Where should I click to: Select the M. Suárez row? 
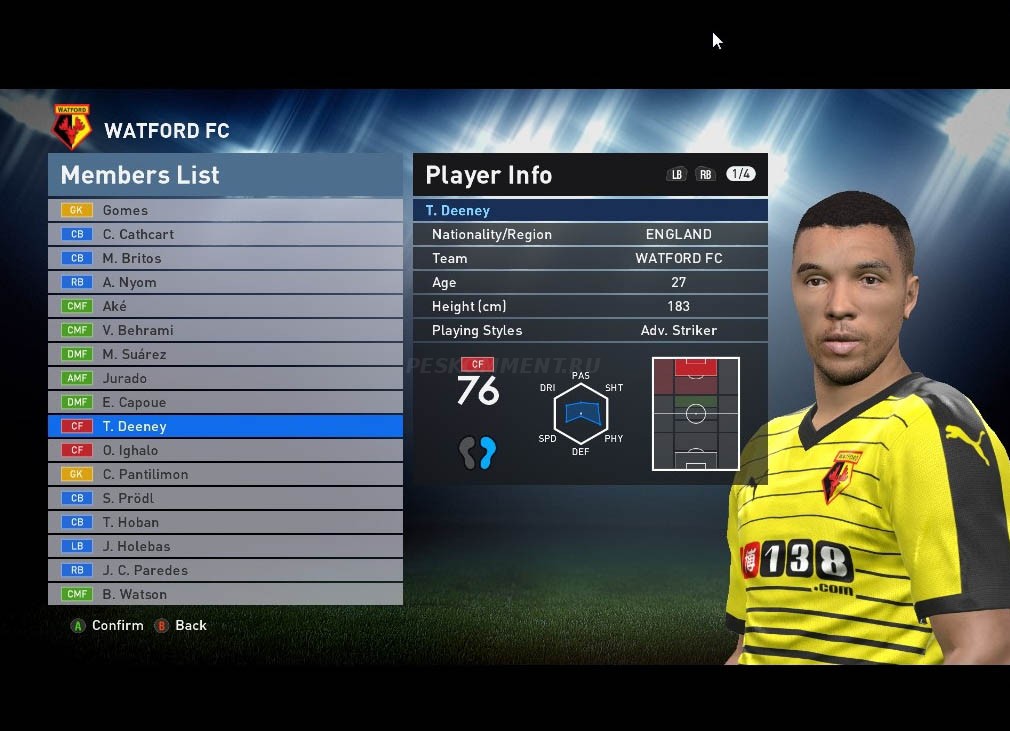(225, 354)
